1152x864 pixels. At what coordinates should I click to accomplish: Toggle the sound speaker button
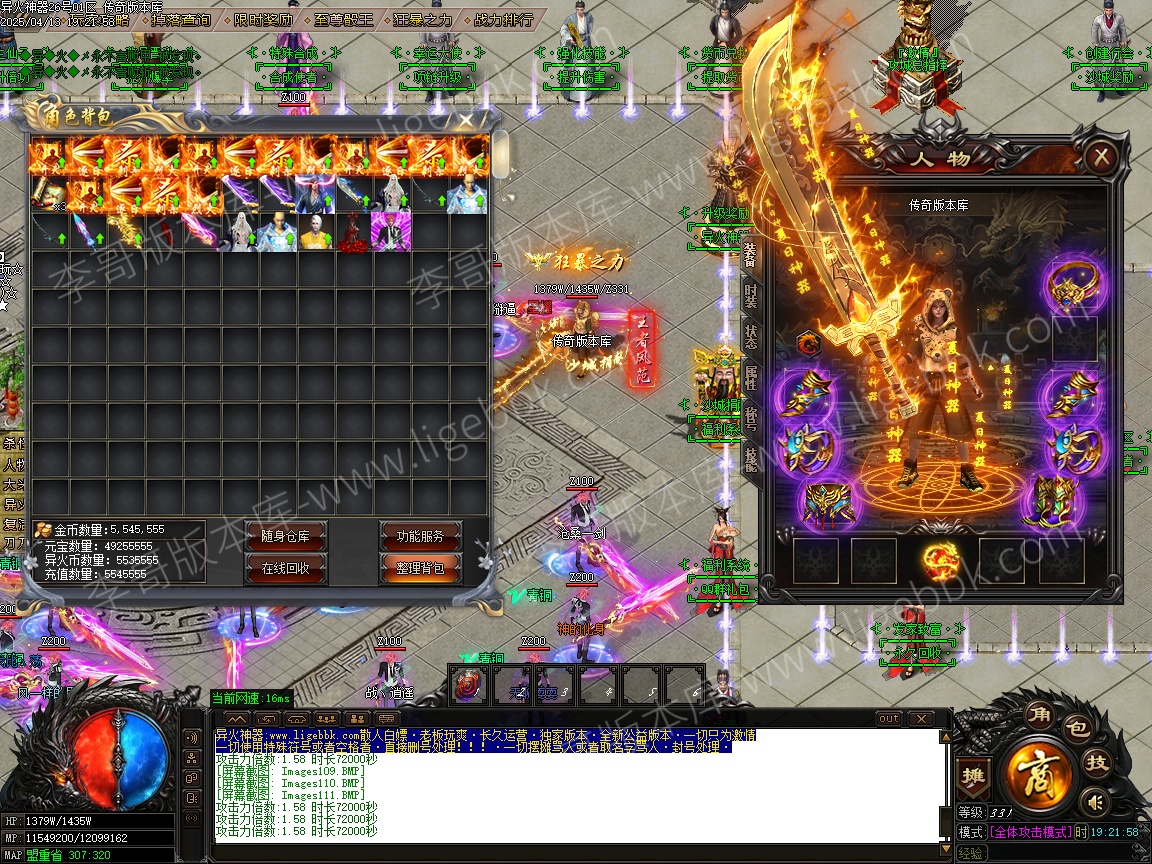coord(1097,802)
